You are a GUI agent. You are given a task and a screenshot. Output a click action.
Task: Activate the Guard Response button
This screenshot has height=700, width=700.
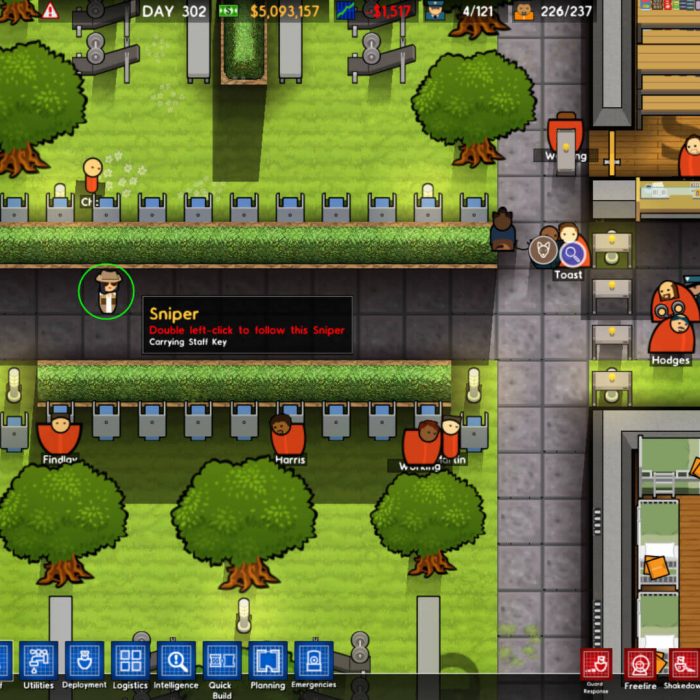[596, 665]
